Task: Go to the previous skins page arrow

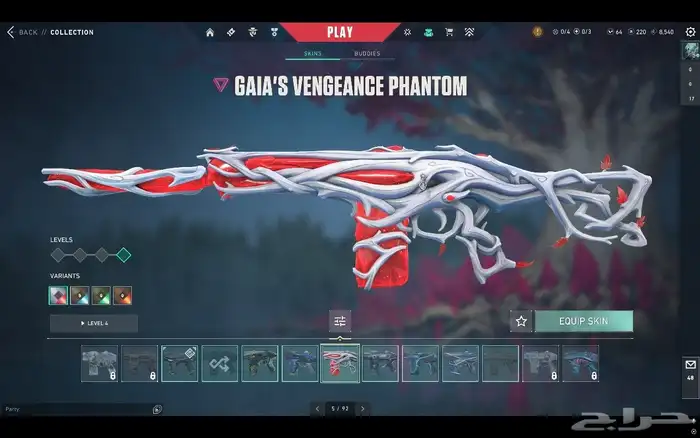Action: click(317, 408)
